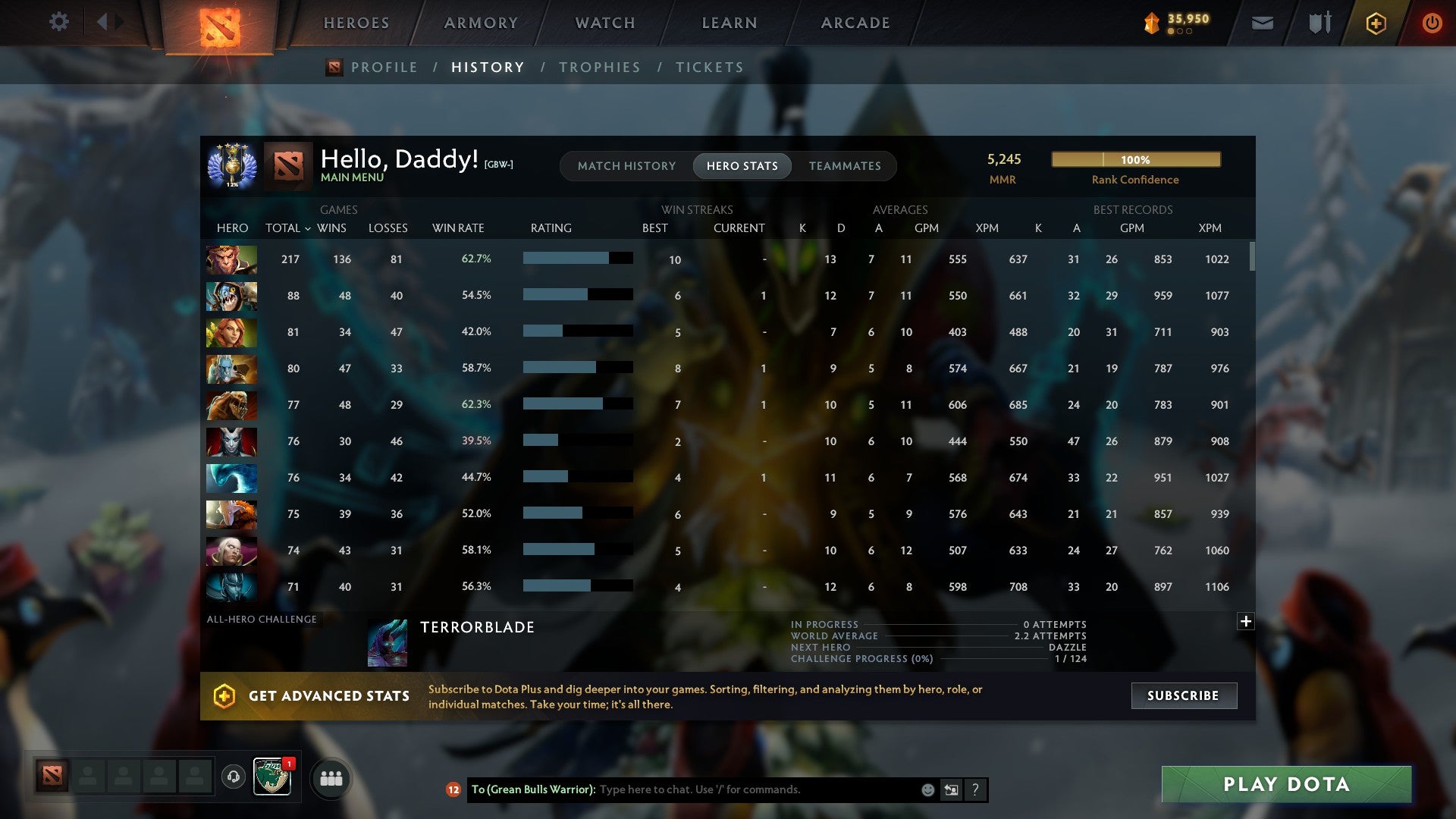Expand the All-Hero Challenge panel plus
The image size is (1456, 819).
point(1244,621)
